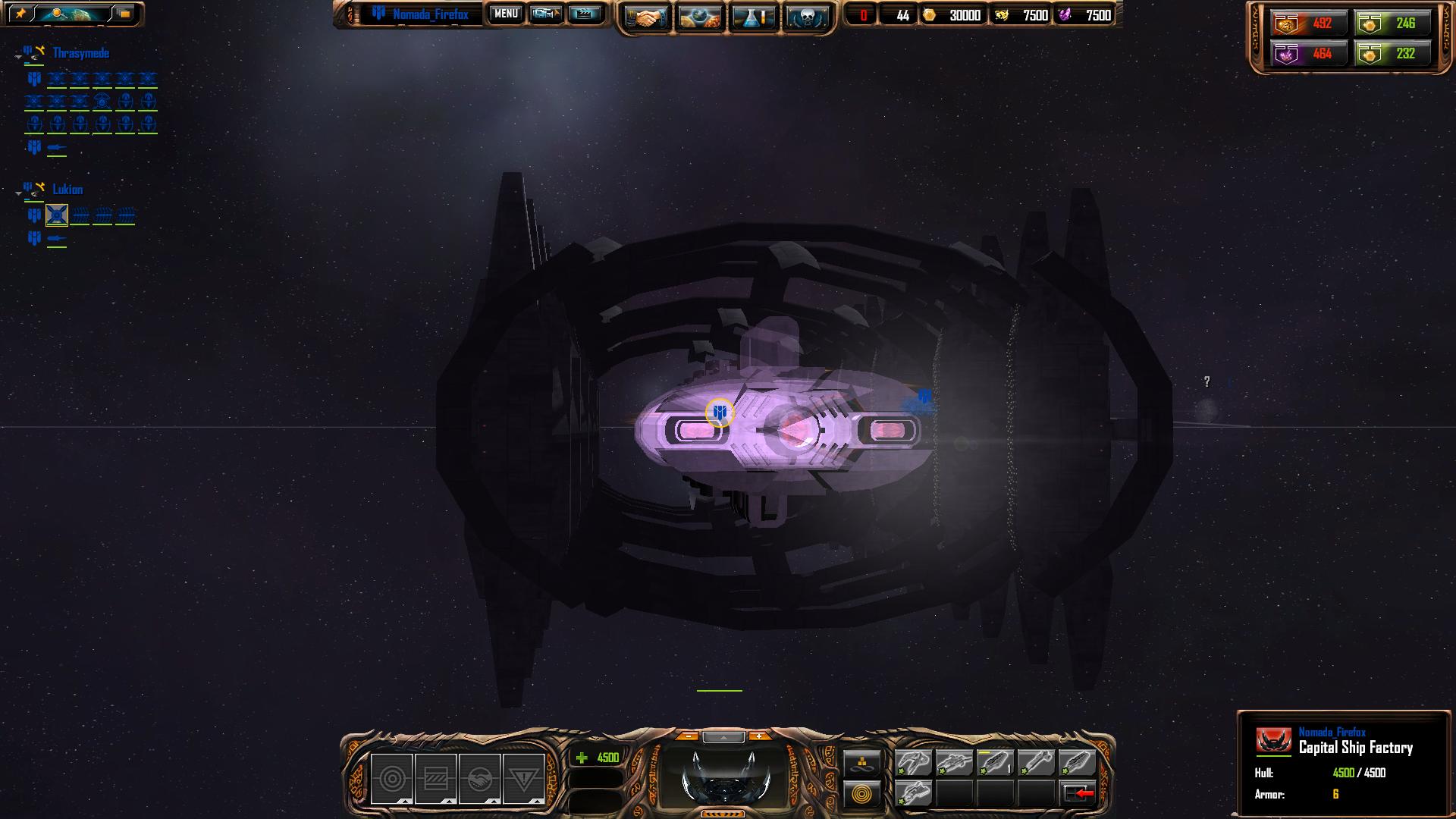This screenshot has width=1456, height=819.
Task: Open the diplomacy handshake screen
Action: click(x=647, y=18)
